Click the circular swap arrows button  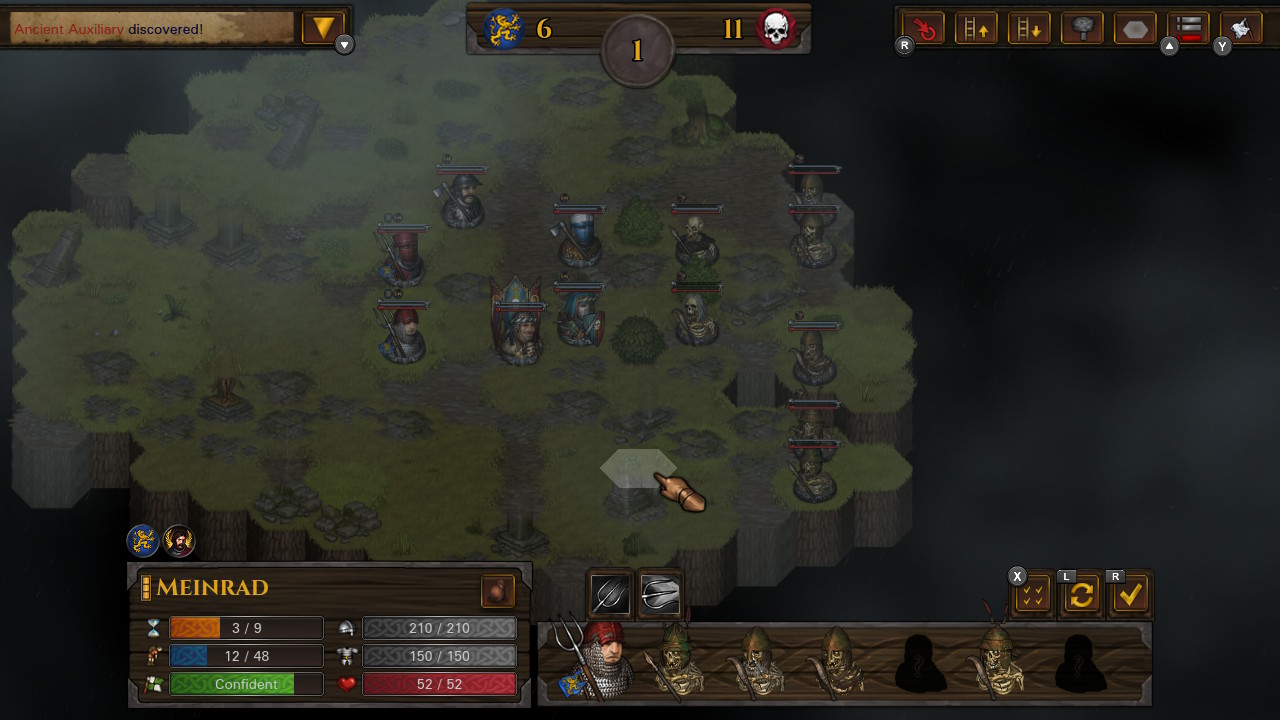1081,594
